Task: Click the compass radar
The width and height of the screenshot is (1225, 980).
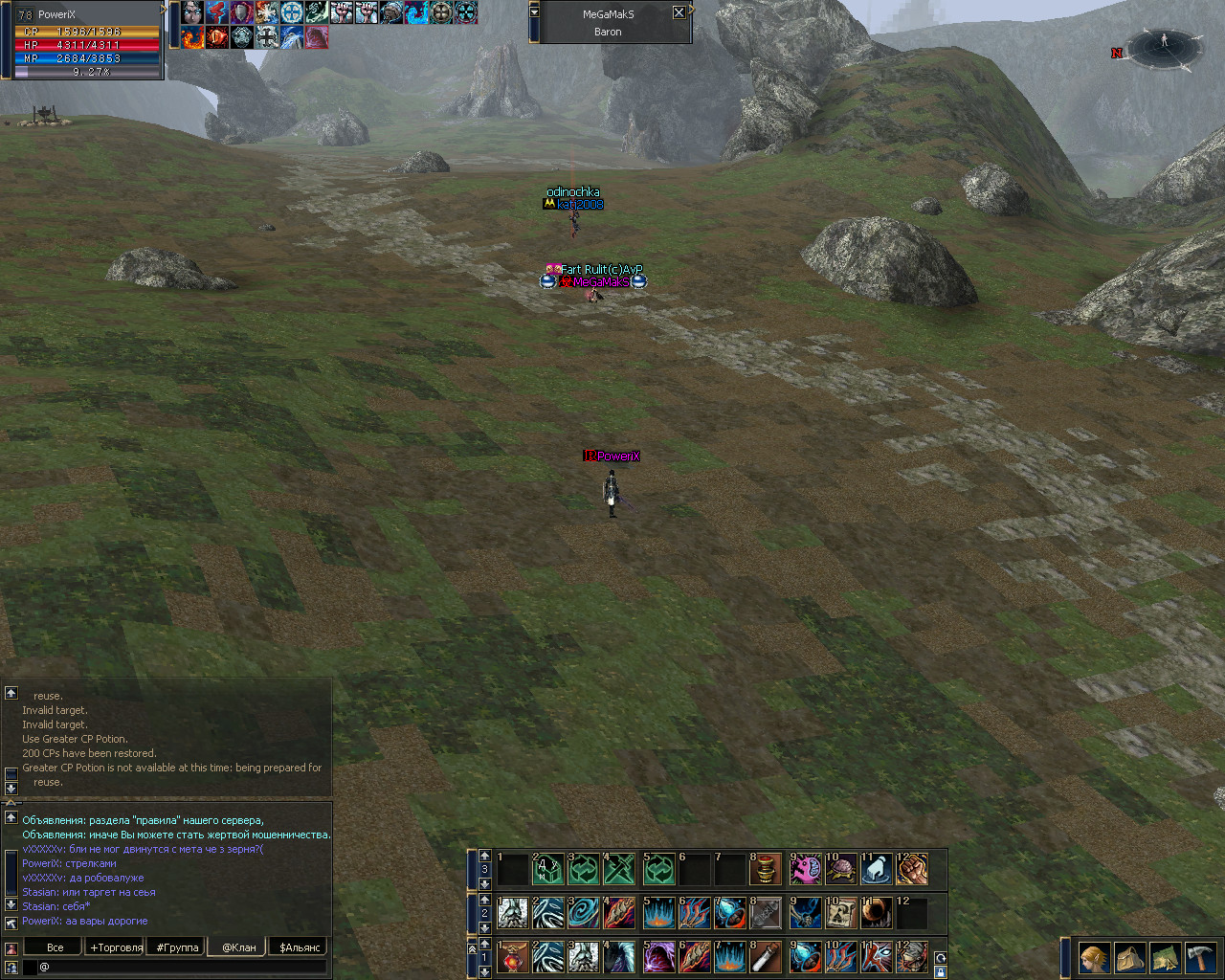Action: click(x=1164, y=50)
